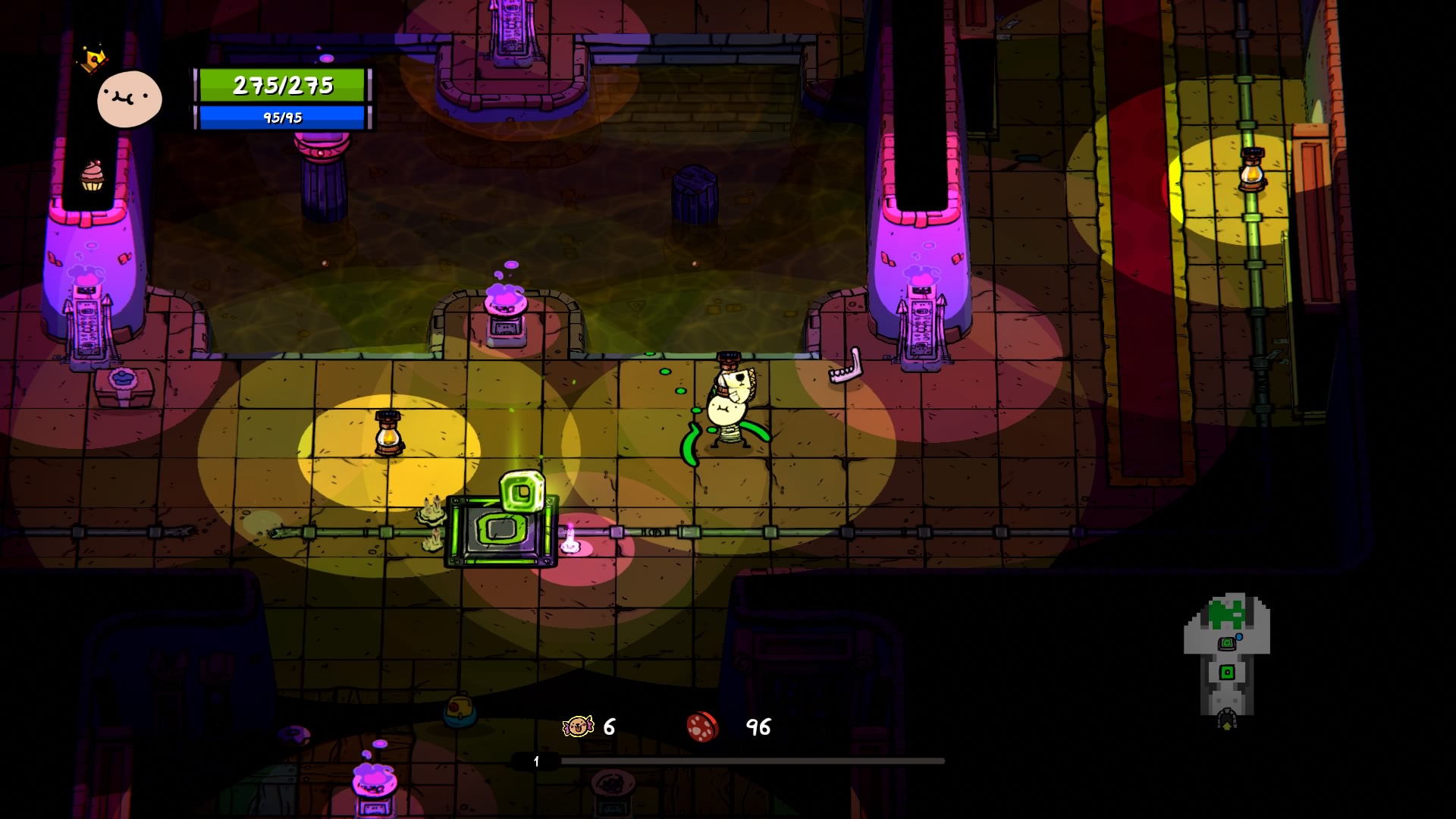Click the crown icon above the portrait
Screen dimensions: 1456x819
point(93,59)
